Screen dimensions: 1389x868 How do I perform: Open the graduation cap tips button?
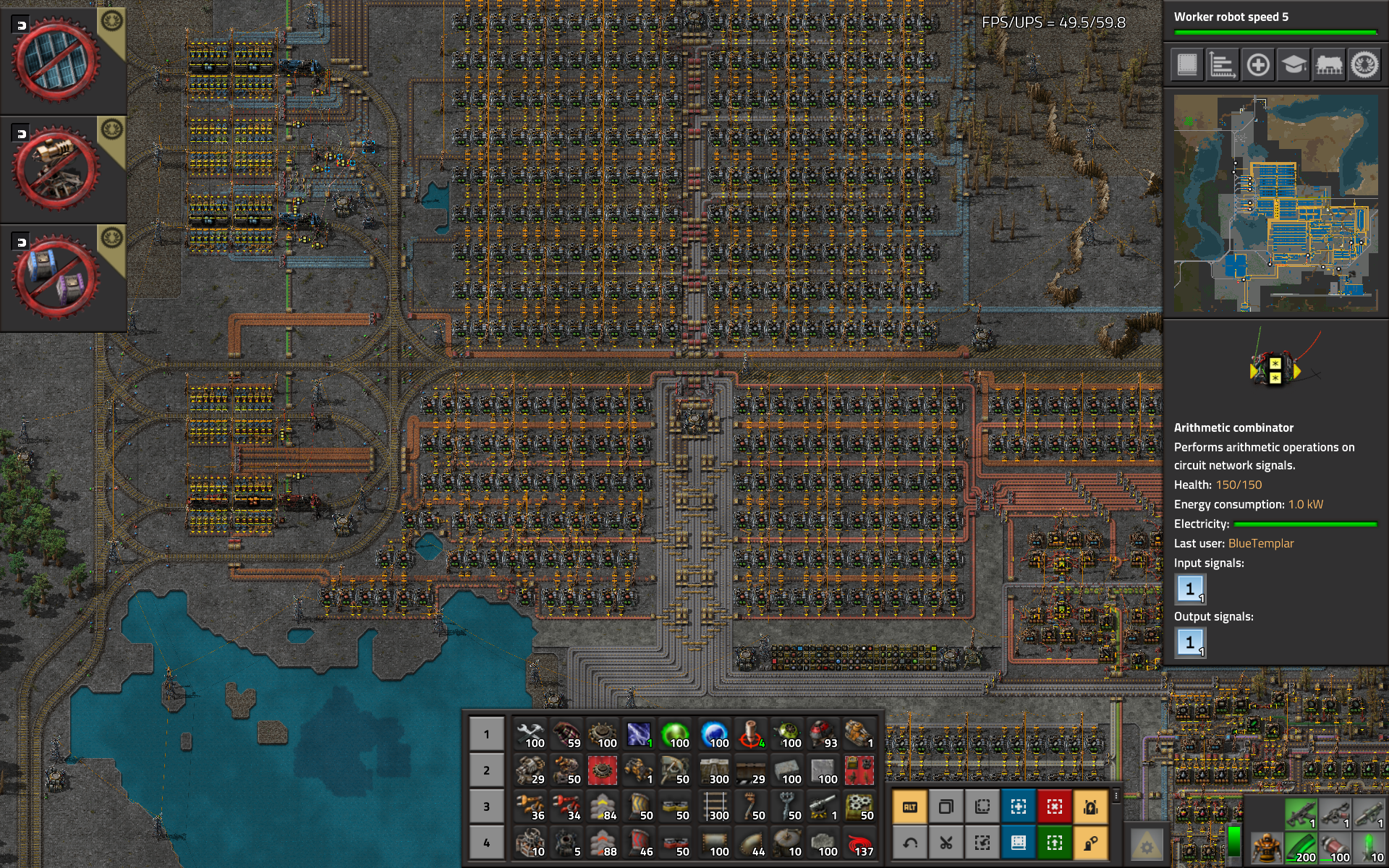pos(1294,65)
